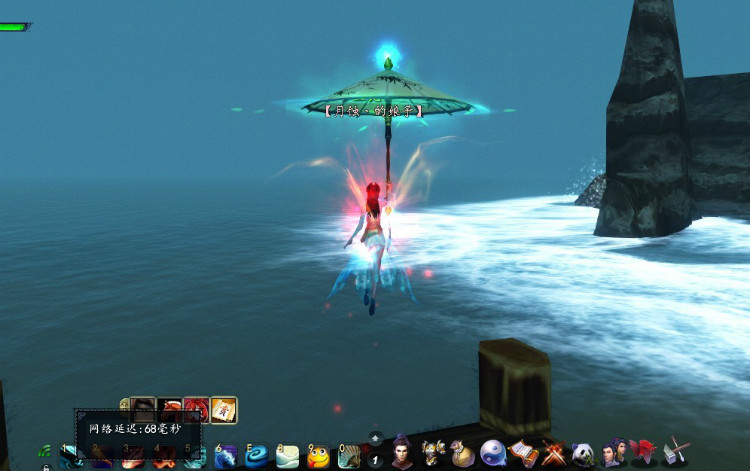Activate the fan skill in slot 0
The width and height of the screenshot is (750, 471).
tap(350, 457)
